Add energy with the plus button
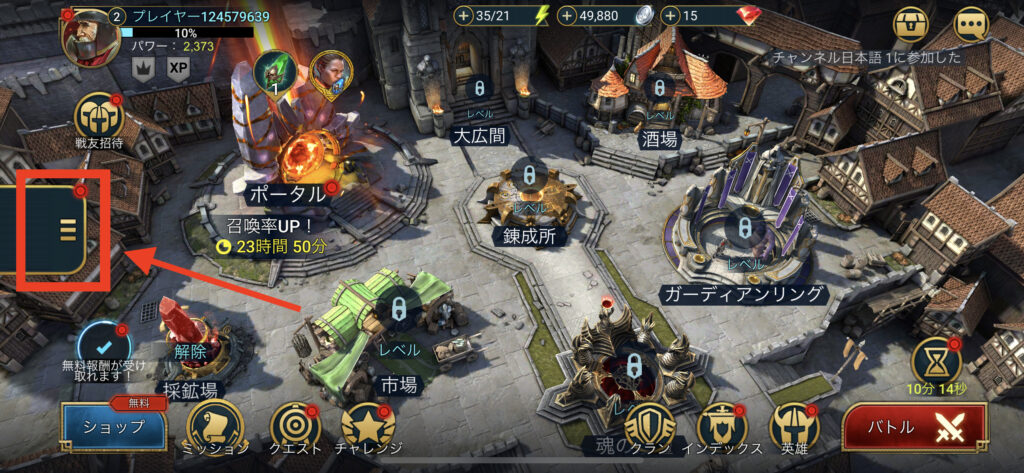Viewport: 1024px width, 473px height. pos(463,16)
